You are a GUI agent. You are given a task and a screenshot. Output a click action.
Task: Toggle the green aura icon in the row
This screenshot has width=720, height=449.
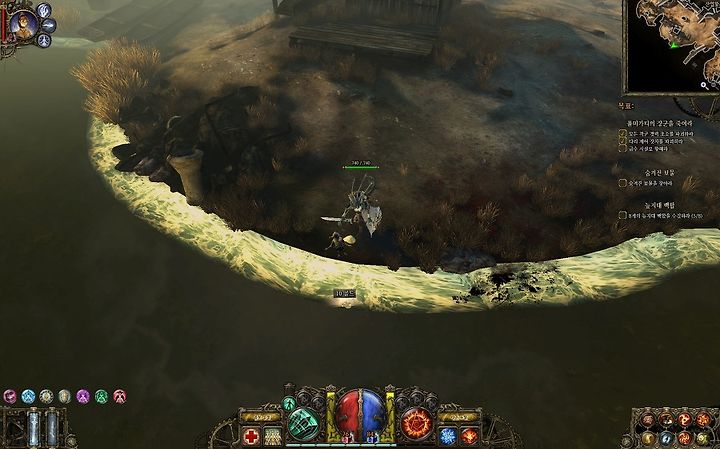coord(101,396)
